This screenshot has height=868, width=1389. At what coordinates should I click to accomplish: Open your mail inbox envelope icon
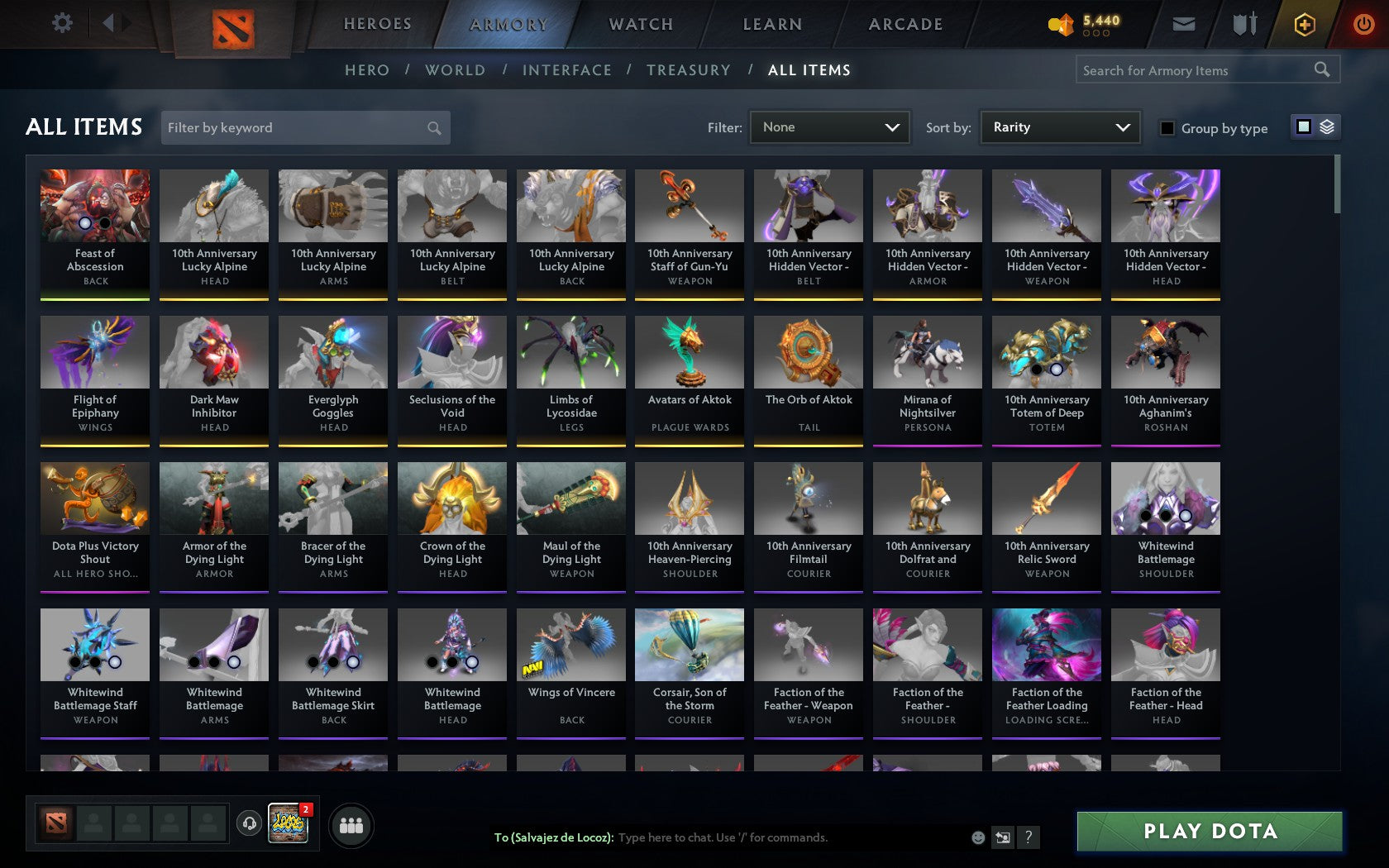[1184, 24]
